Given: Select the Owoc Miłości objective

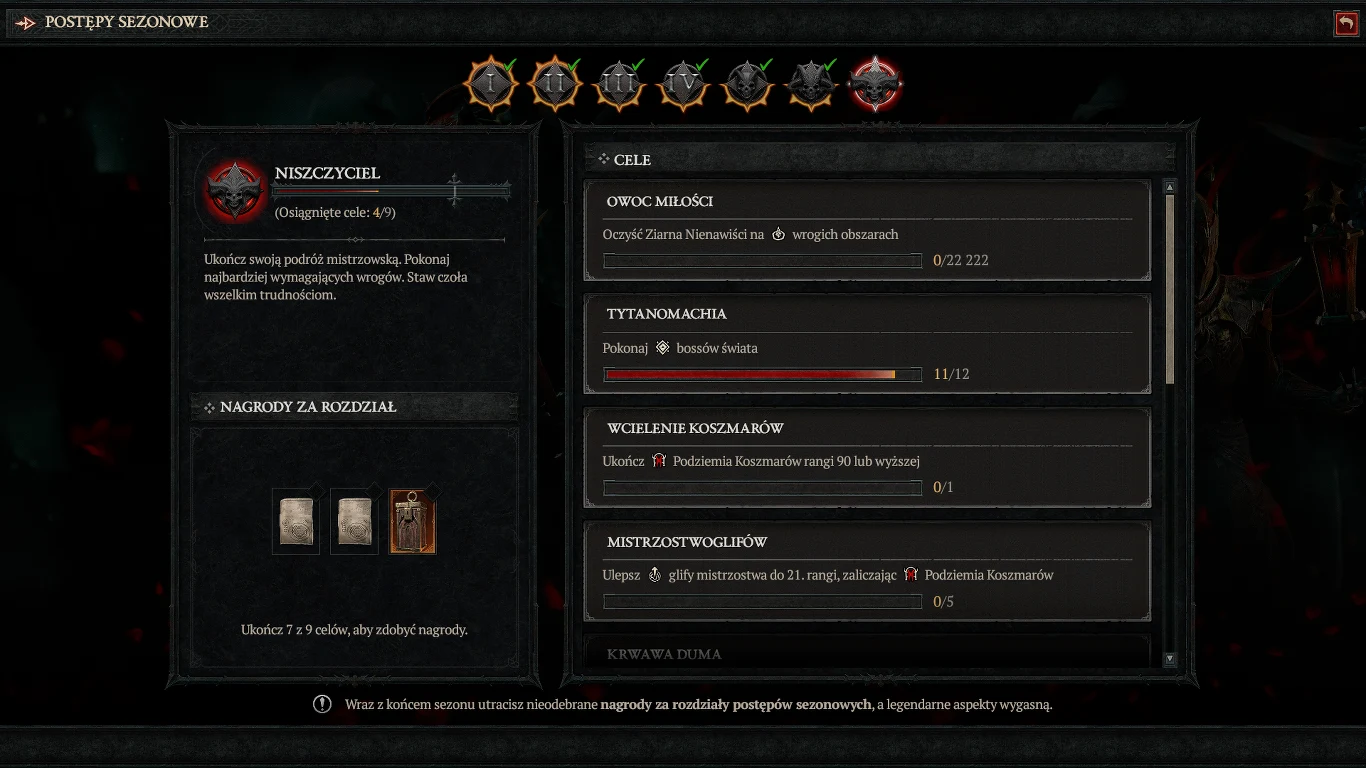Looking at the screenshot, I should pyautogui.click(x=867, y=231).
